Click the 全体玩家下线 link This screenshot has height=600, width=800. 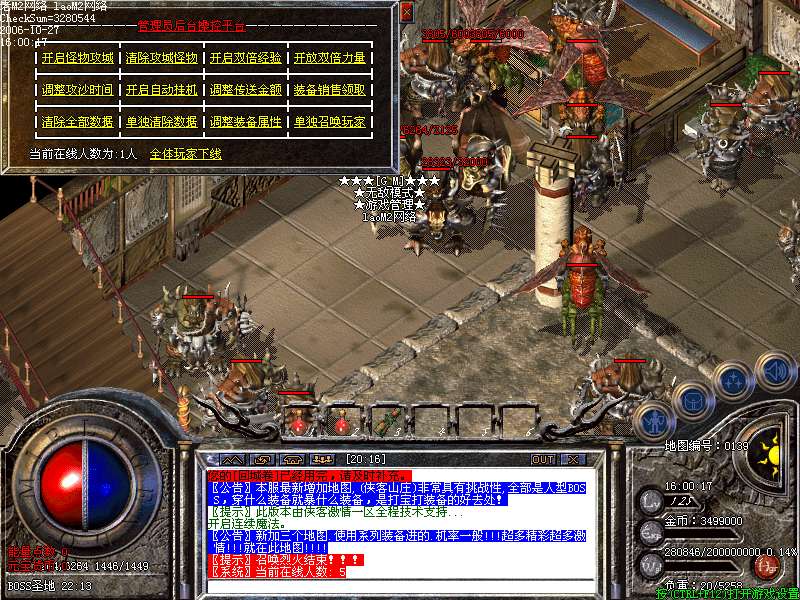click(186, 154)
